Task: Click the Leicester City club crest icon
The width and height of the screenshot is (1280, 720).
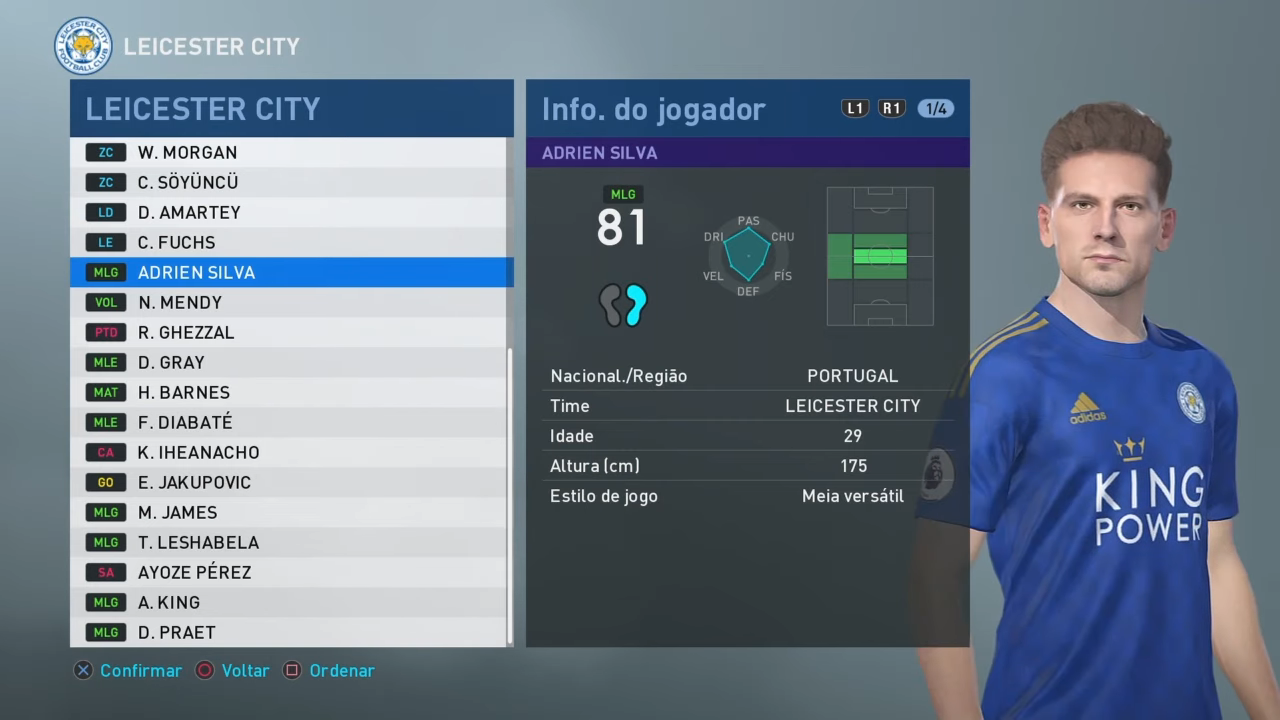Action: point(84,45)
